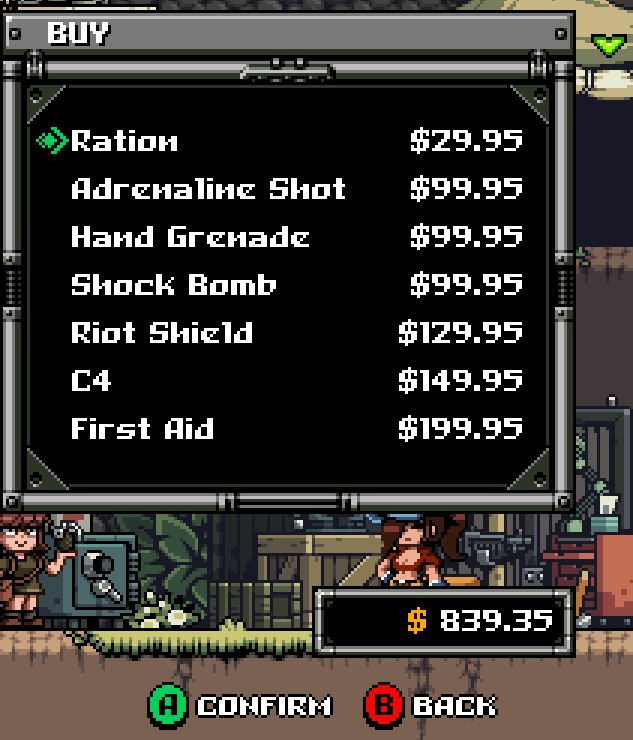Pick the Hand Grenade entry
Image resolution: width=633 pixels, height=740 pixels.
pos(190,237)
